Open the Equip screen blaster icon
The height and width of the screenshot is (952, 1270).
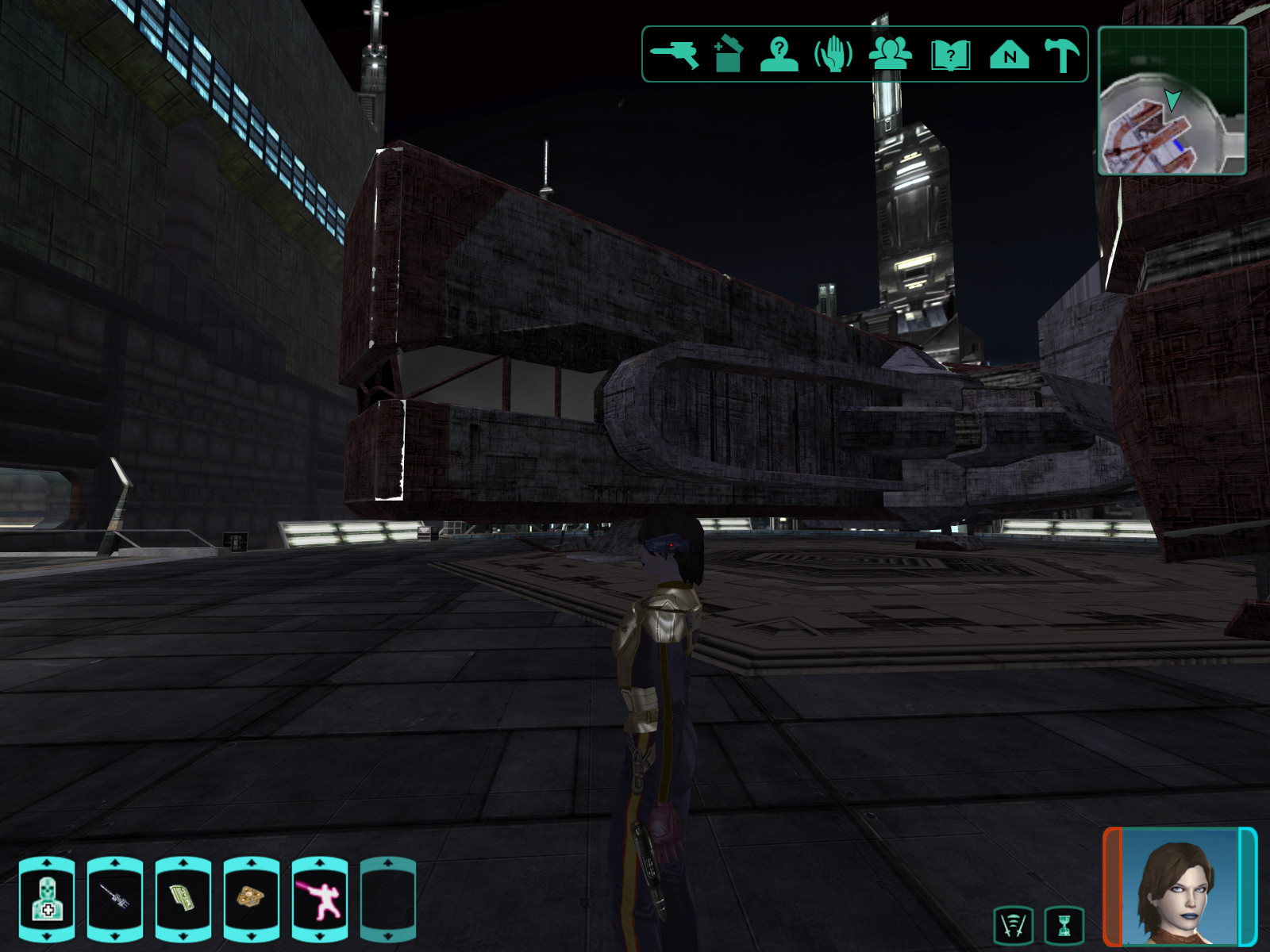(675, 55)
